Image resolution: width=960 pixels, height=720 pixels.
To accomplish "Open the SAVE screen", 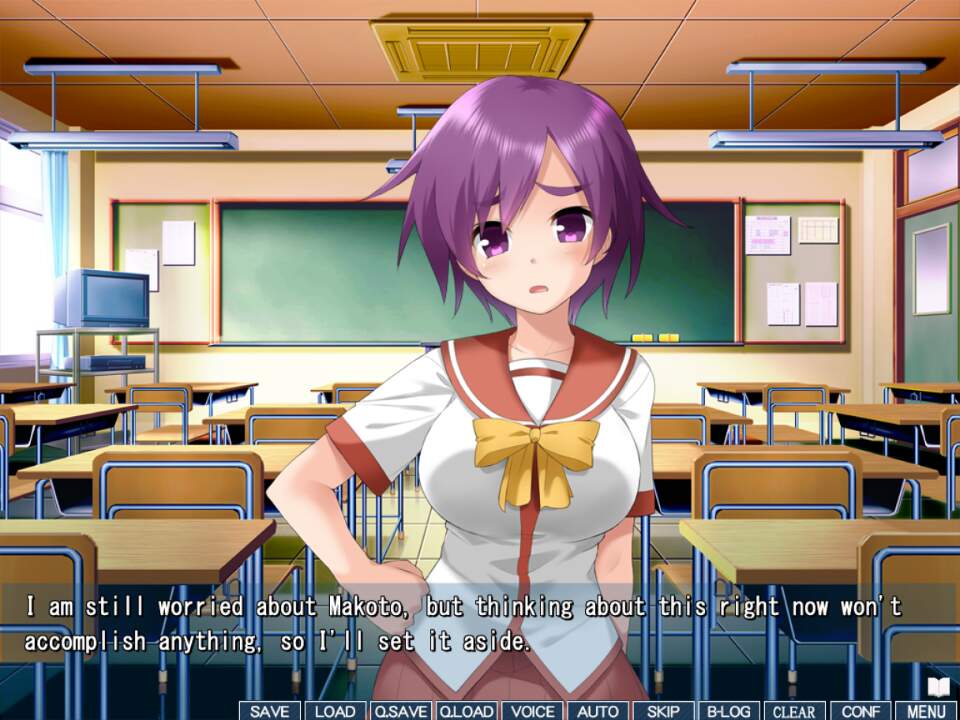I will click(269, 711).
